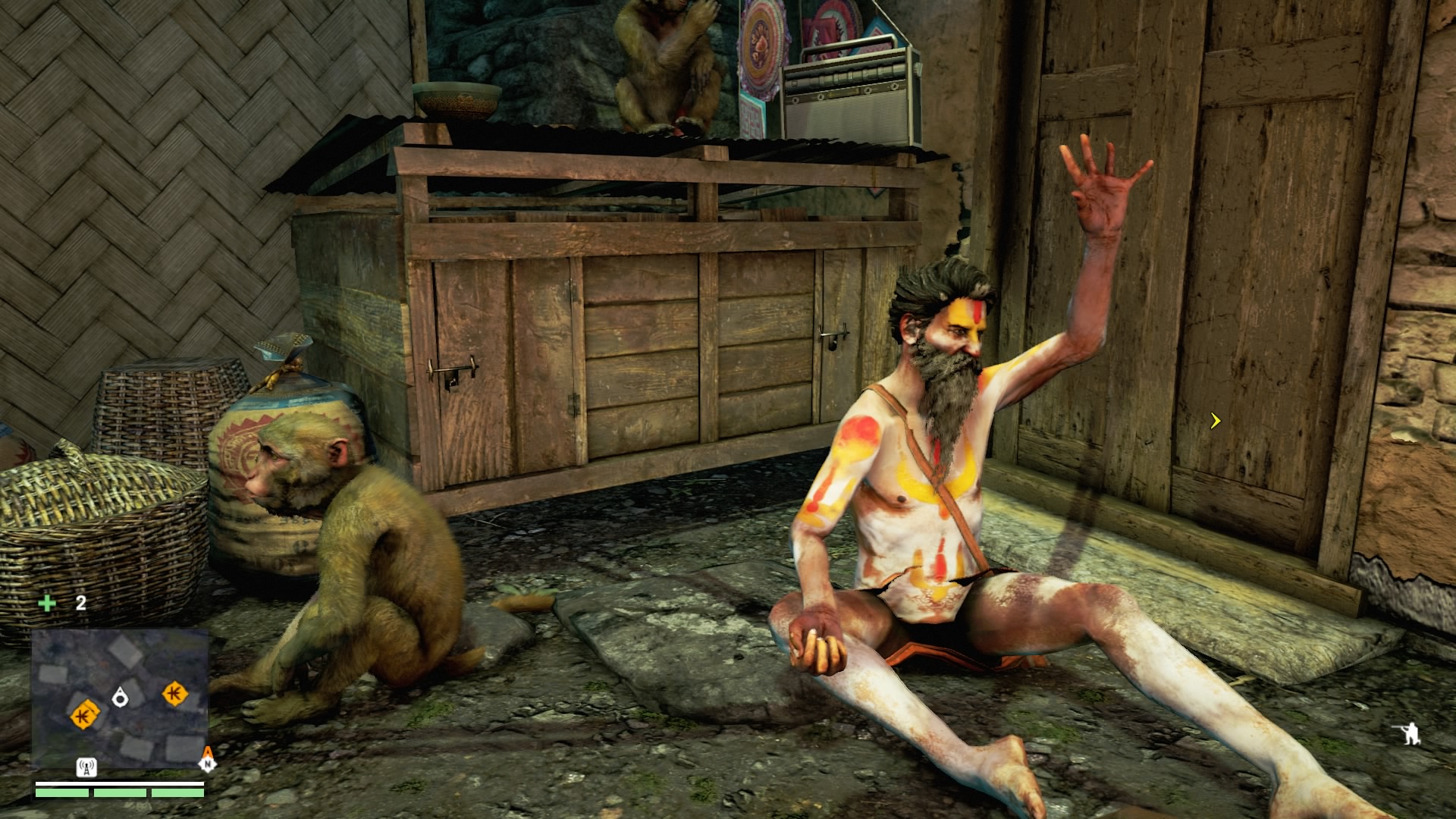This screenshot has width=1456, height=819.
Task: Select the stacked orange minimap markers
Action: (84, 714)
